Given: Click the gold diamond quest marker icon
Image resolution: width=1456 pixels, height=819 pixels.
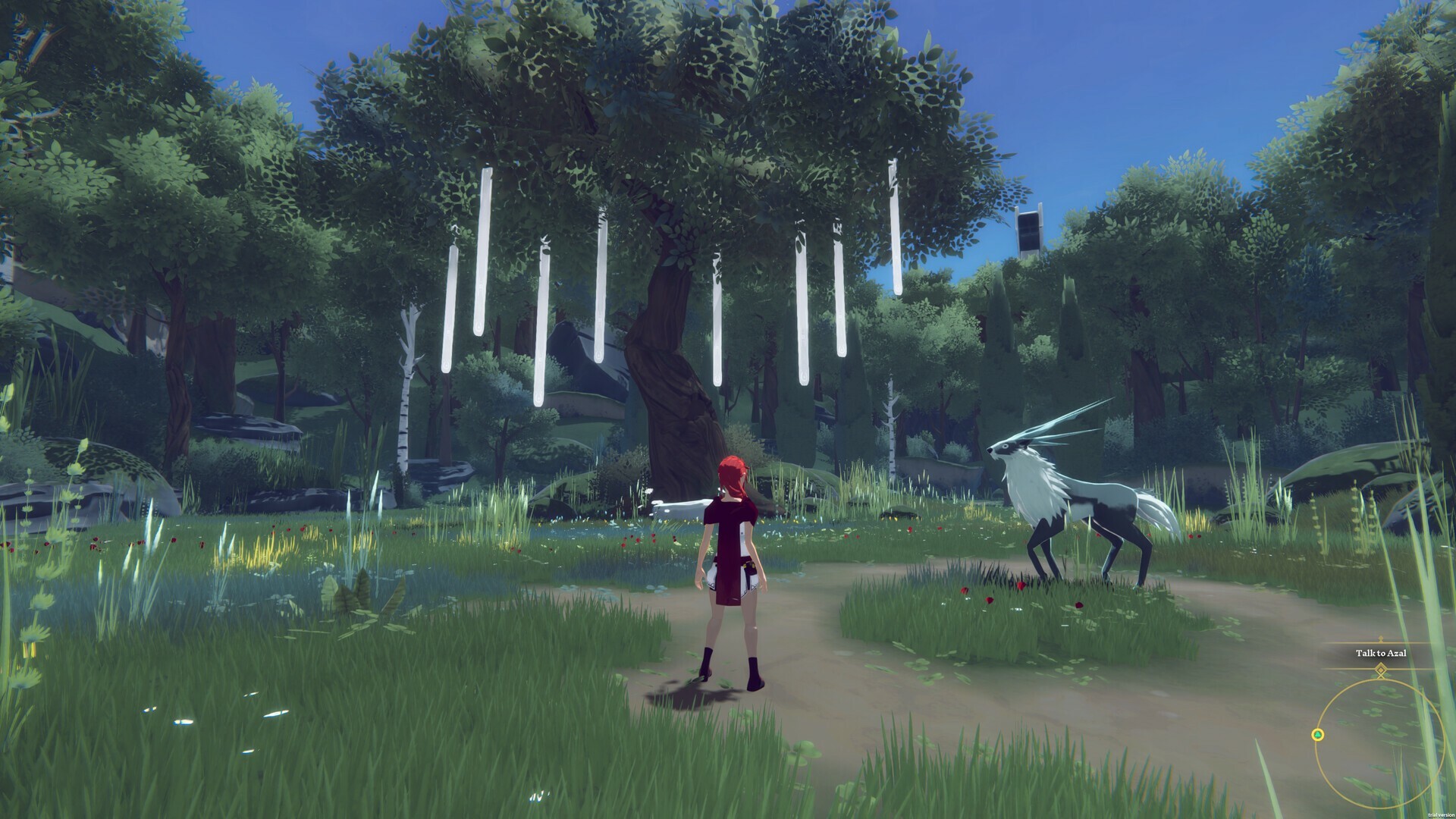Looking at the screenshot, I should click(1380, 670).
